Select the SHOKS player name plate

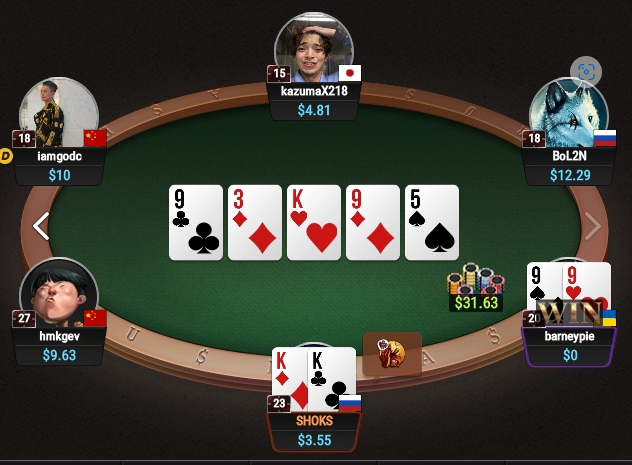[315, 430]
